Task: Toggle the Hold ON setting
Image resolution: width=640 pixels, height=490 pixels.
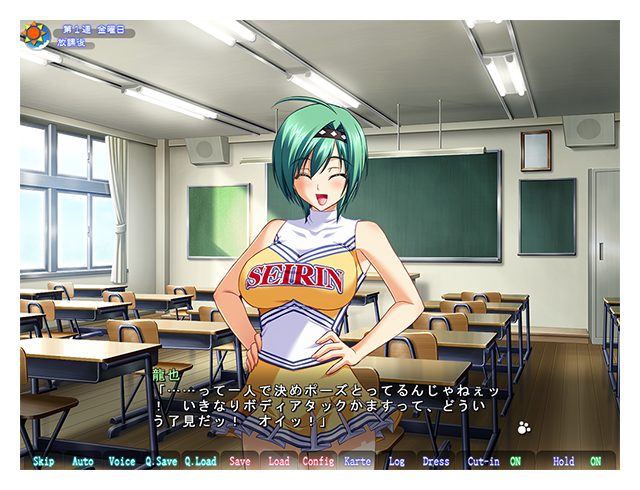Action: click(595, 461)
